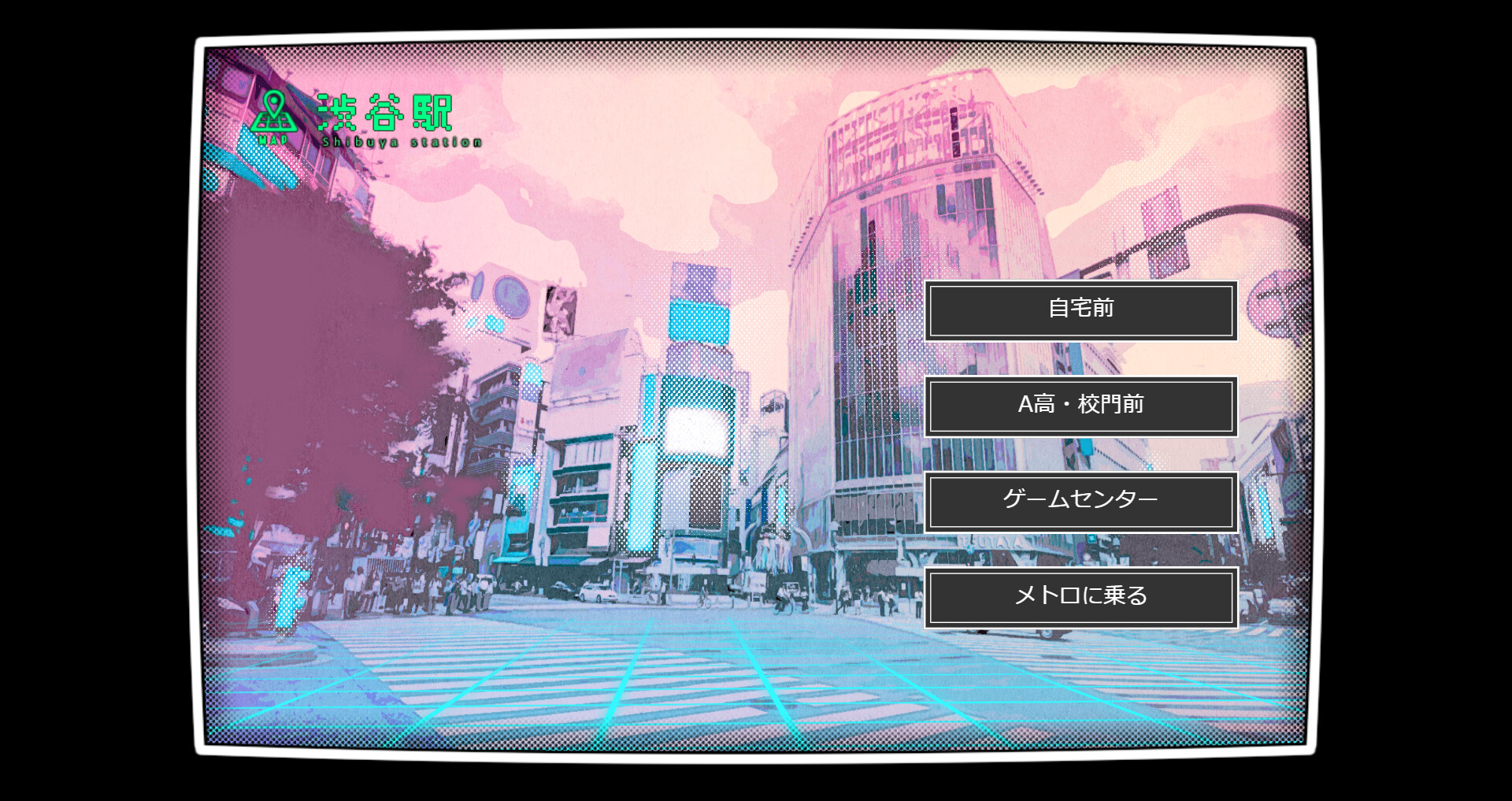Click the Shibuya station English subtitle
1512x801 pixels.
coord(402,142)
